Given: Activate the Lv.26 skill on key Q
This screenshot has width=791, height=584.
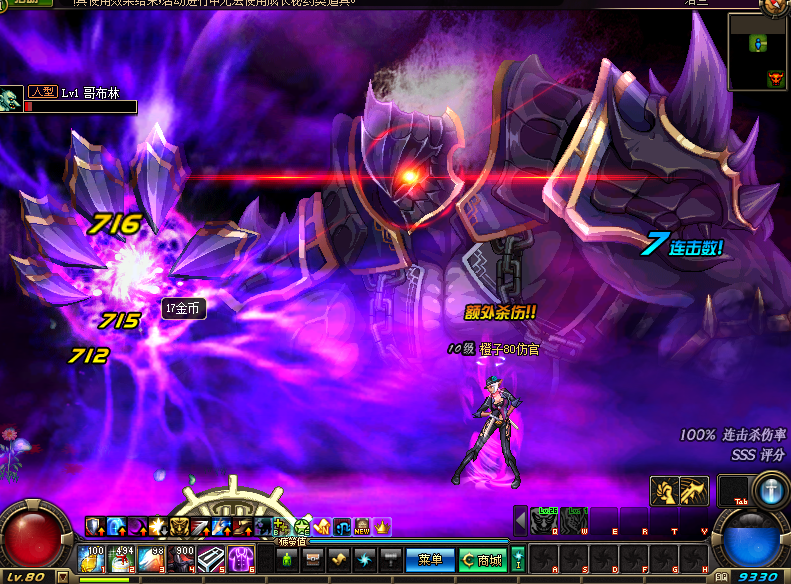Looking at the screenshot, I should click(x=545, y=521).
